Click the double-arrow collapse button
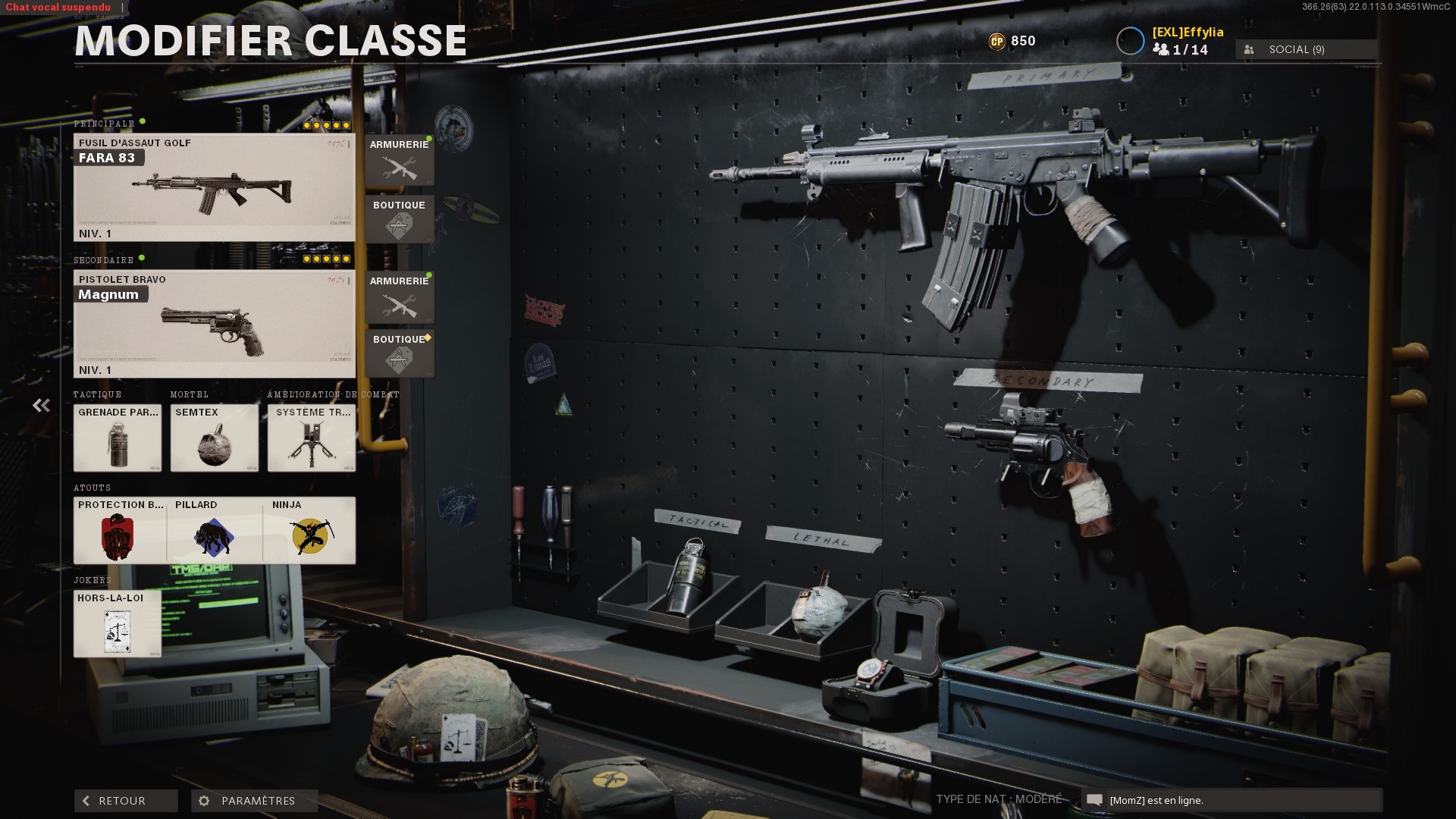Screen dimensions: 1456x819 (x=41, y=406)
